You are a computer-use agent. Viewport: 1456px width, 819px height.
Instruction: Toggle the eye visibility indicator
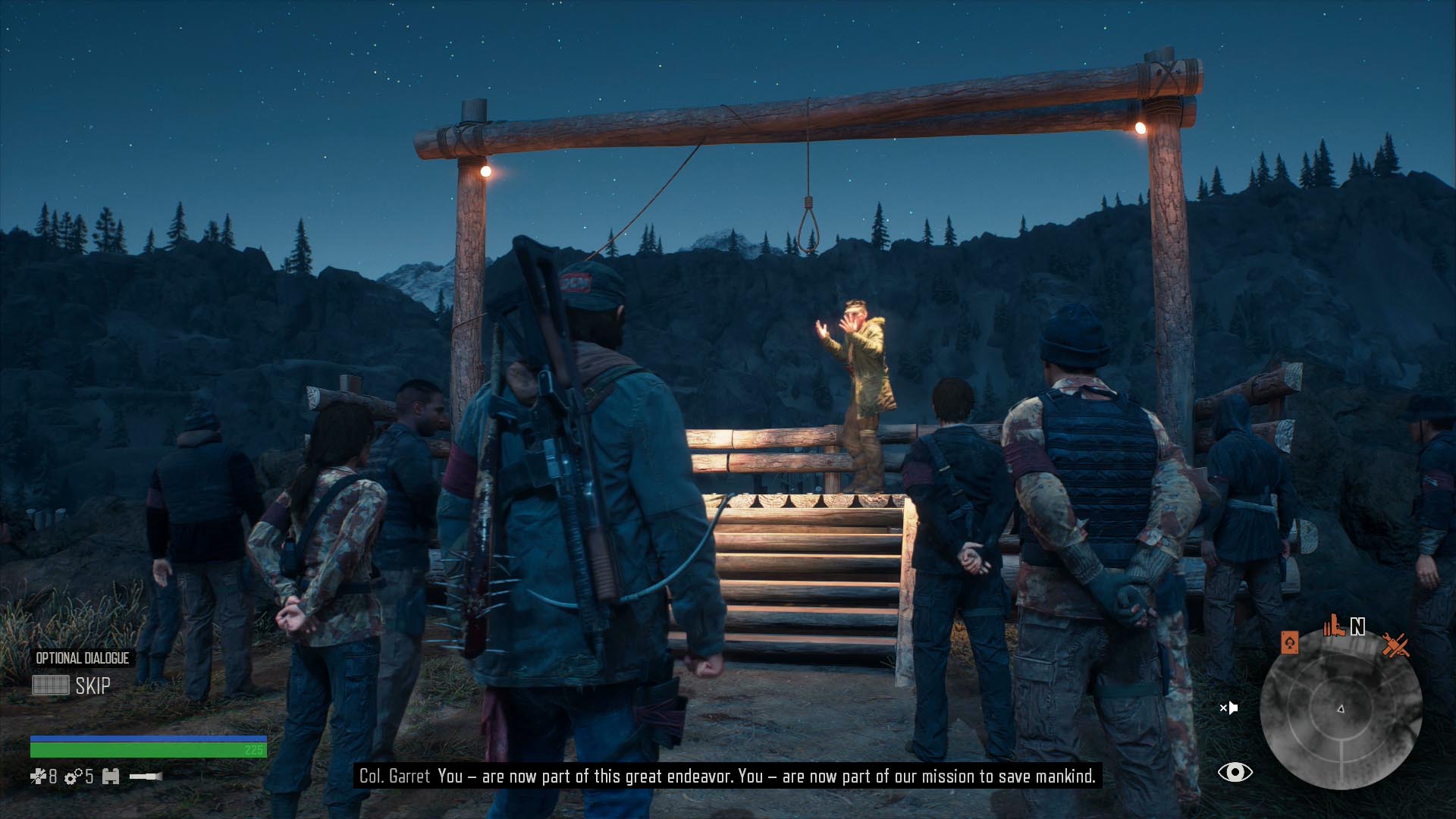[1235, 772]
